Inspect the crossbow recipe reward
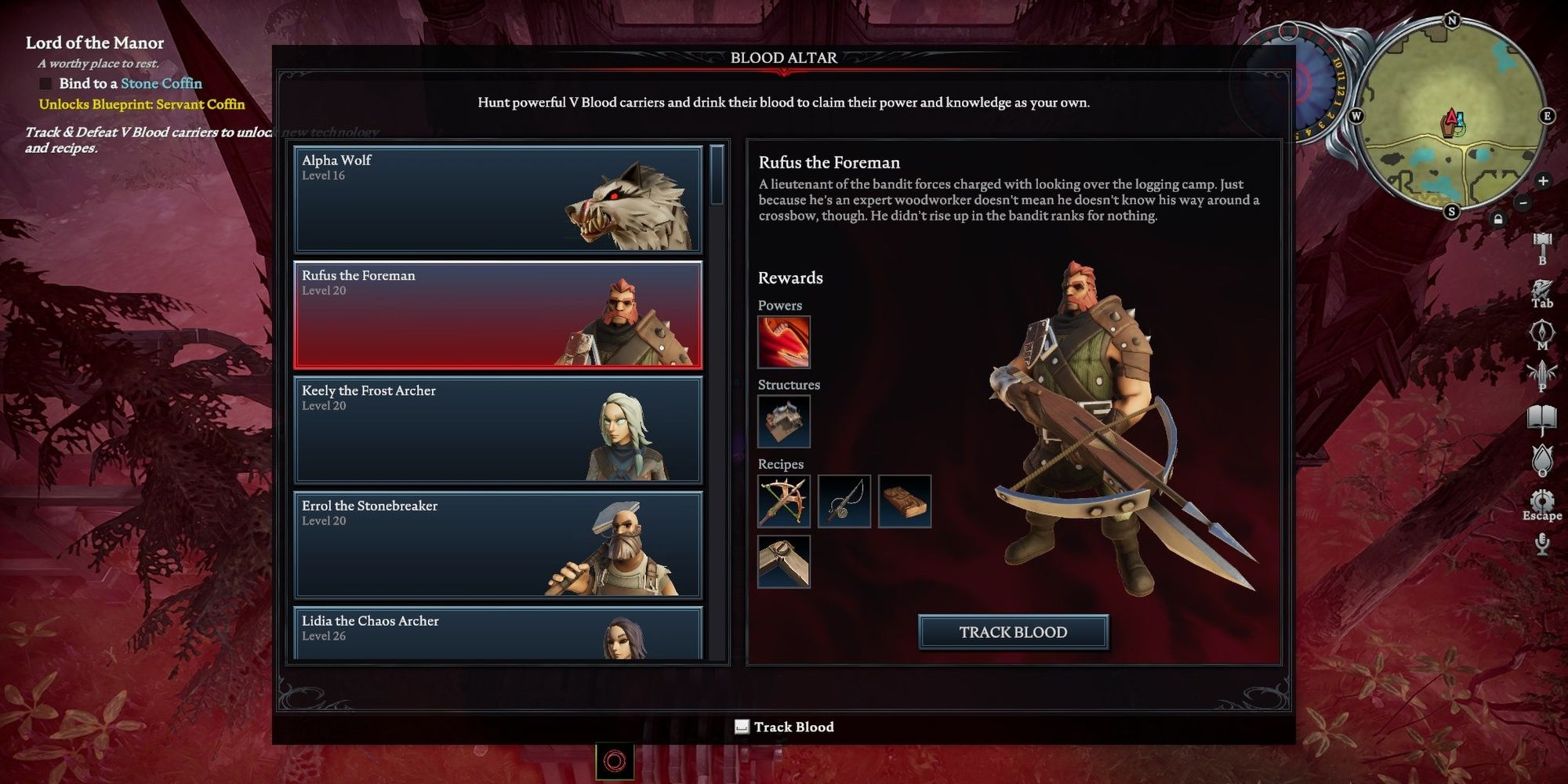The image size is (1568, 784). 784,501
